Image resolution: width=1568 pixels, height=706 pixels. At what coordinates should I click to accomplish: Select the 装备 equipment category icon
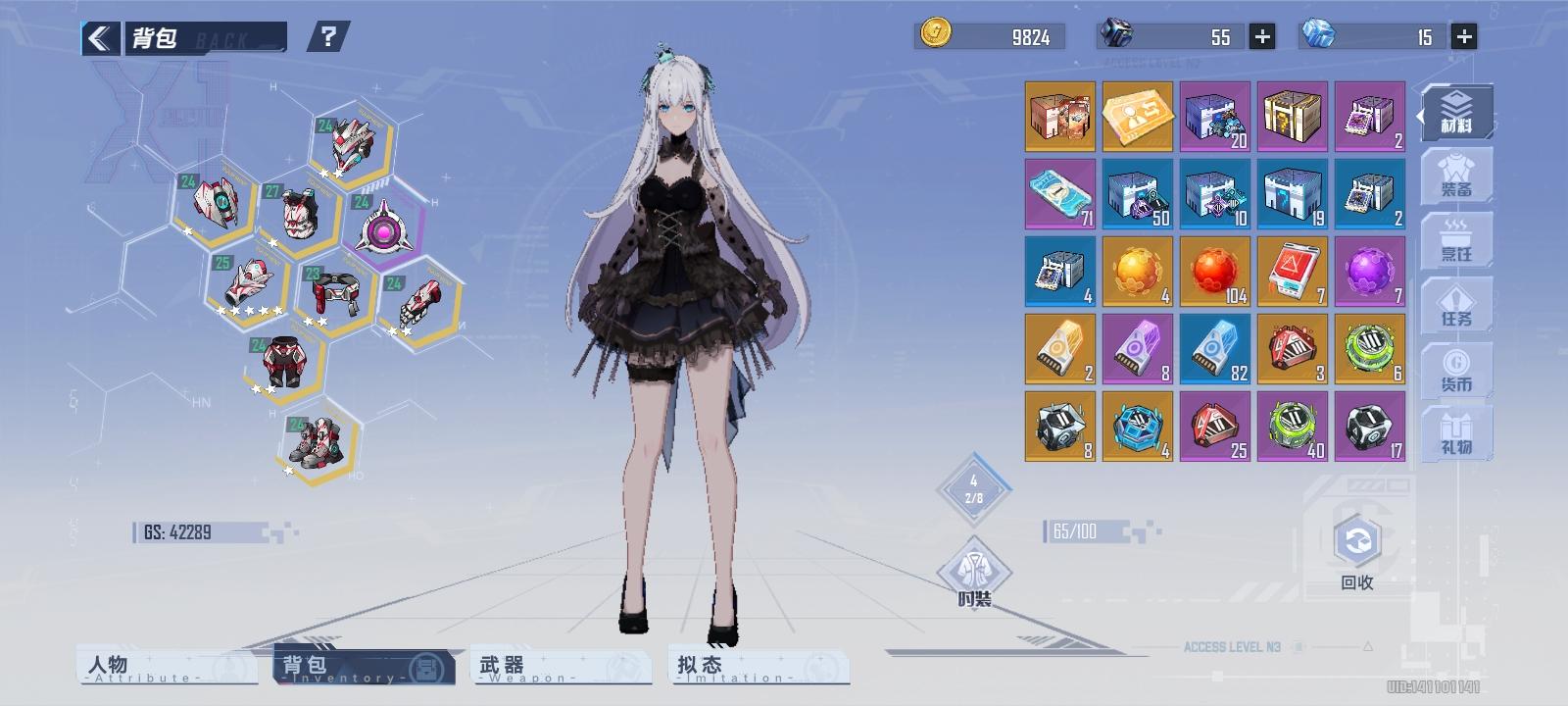click(x=1456, y=175)
